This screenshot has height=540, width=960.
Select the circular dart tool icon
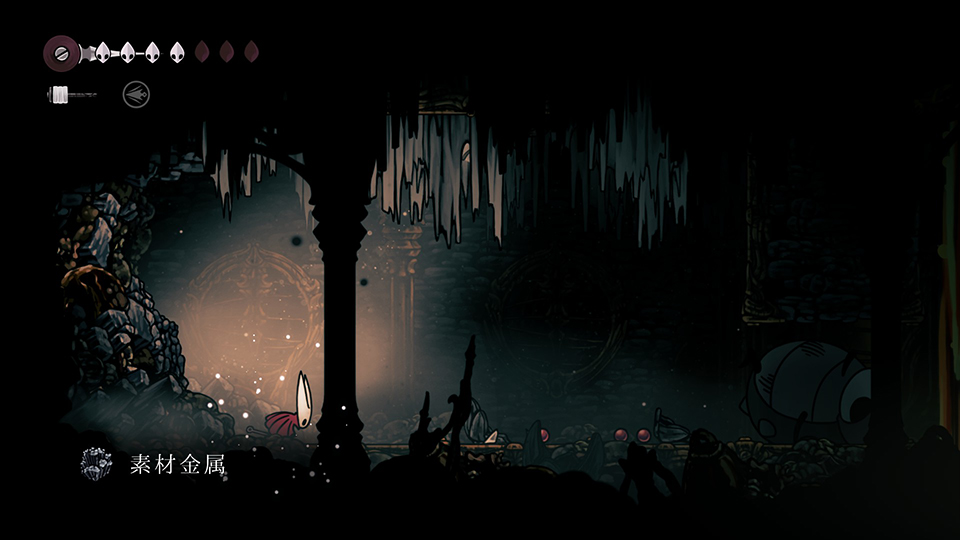(x=136, y=95)
